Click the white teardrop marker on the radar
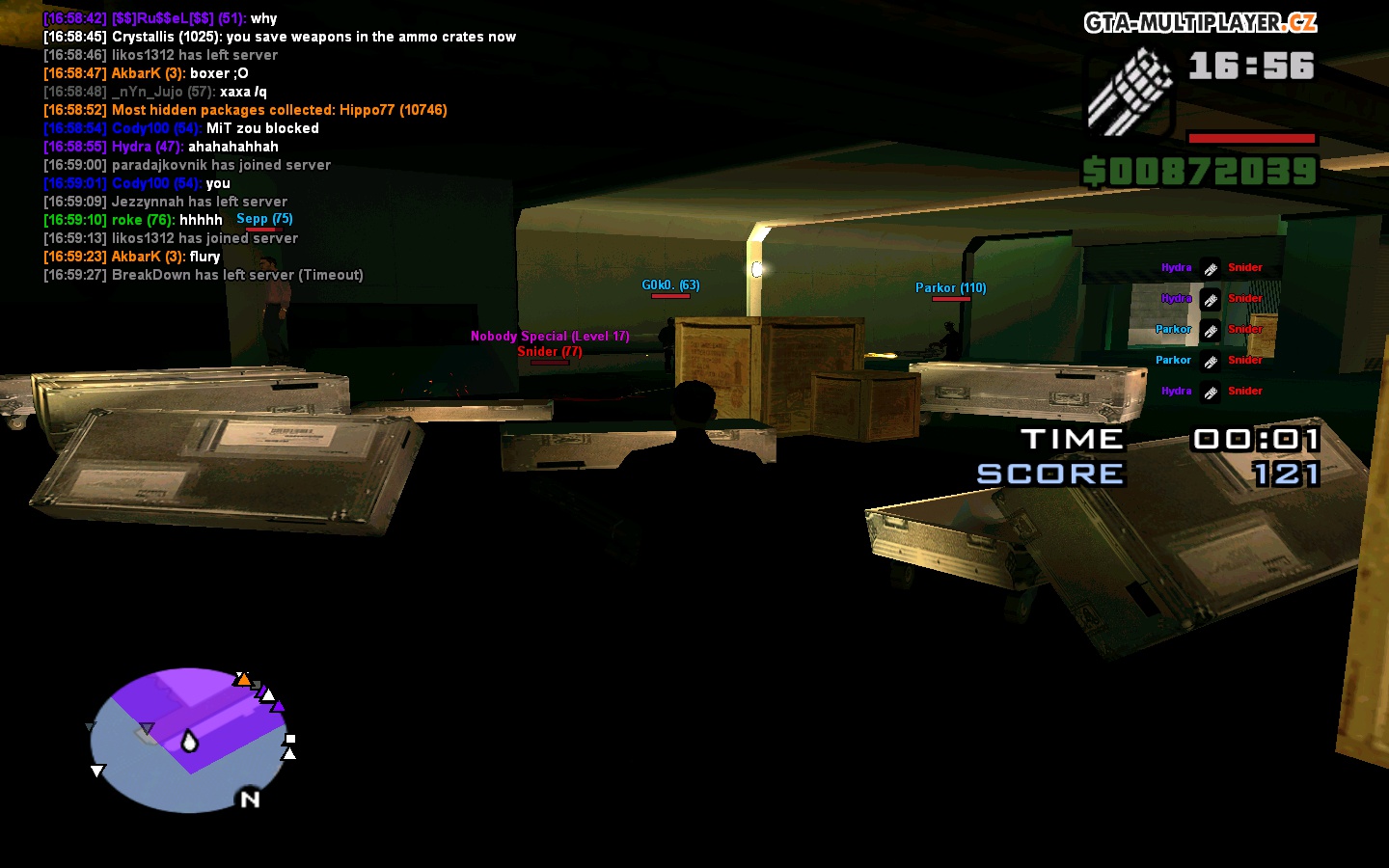This screenshot has height=868, width=1389. coord(189,742)
